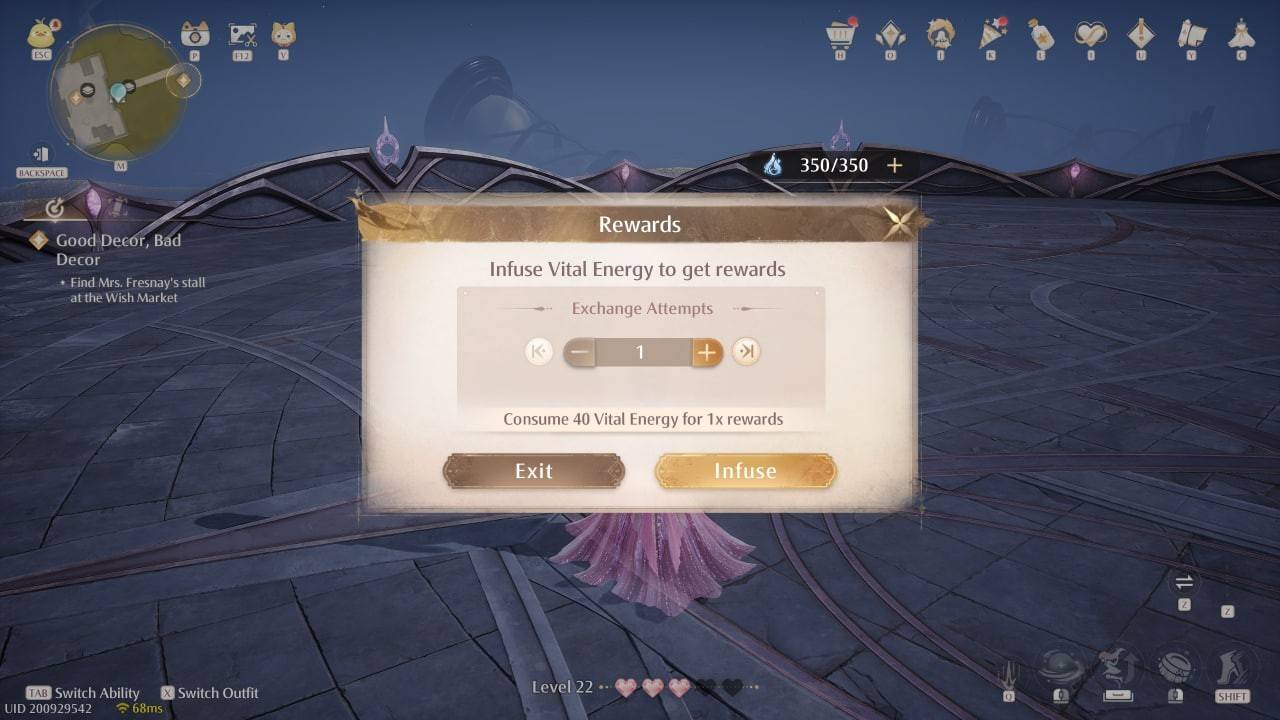Image resolution: width=1280 pixels, height=720 pixels.
Task: Open the quests scroll icon
Action: tap(1191, 35)
